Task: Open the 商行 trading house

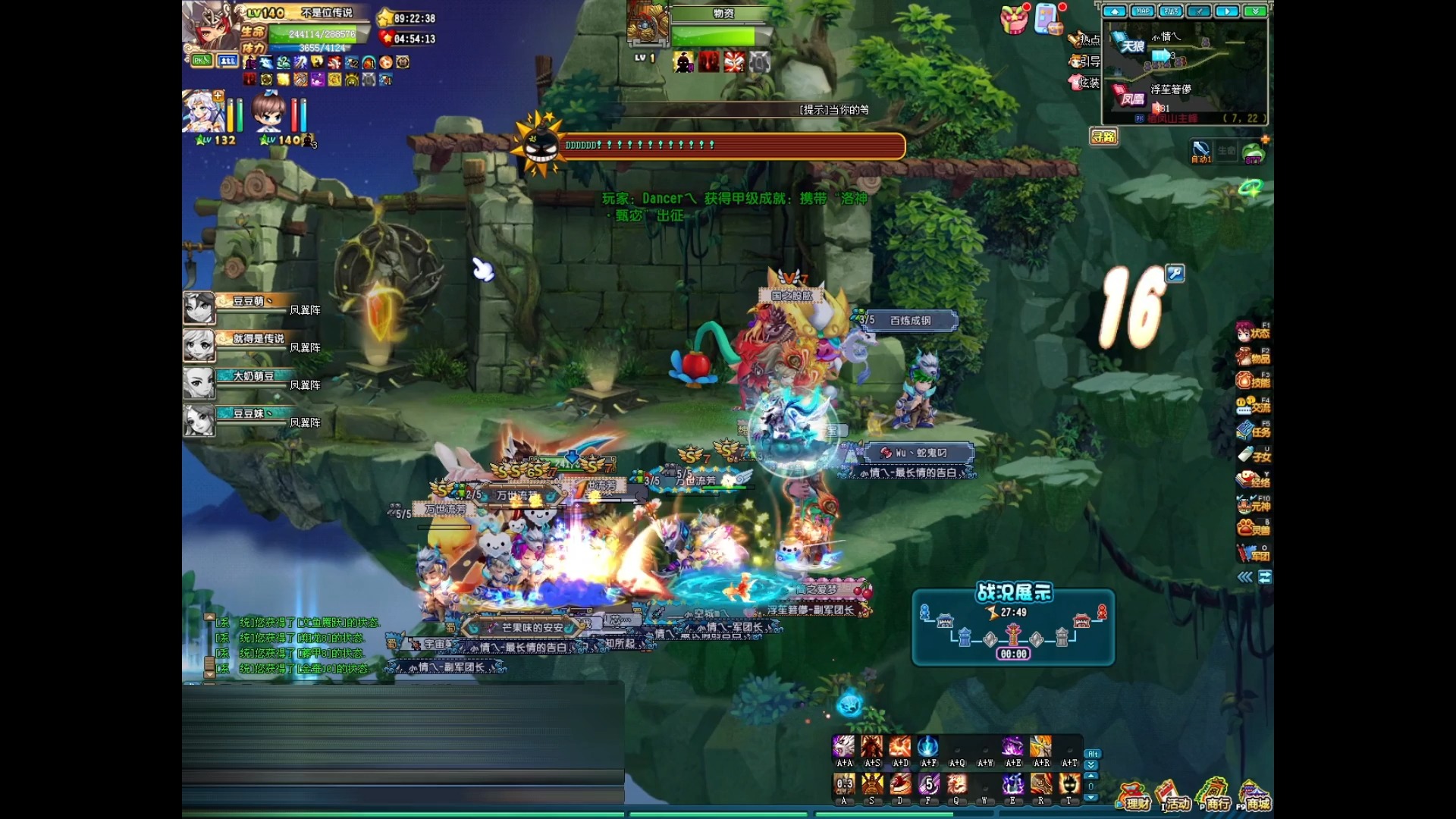Action: [1213, 798]
